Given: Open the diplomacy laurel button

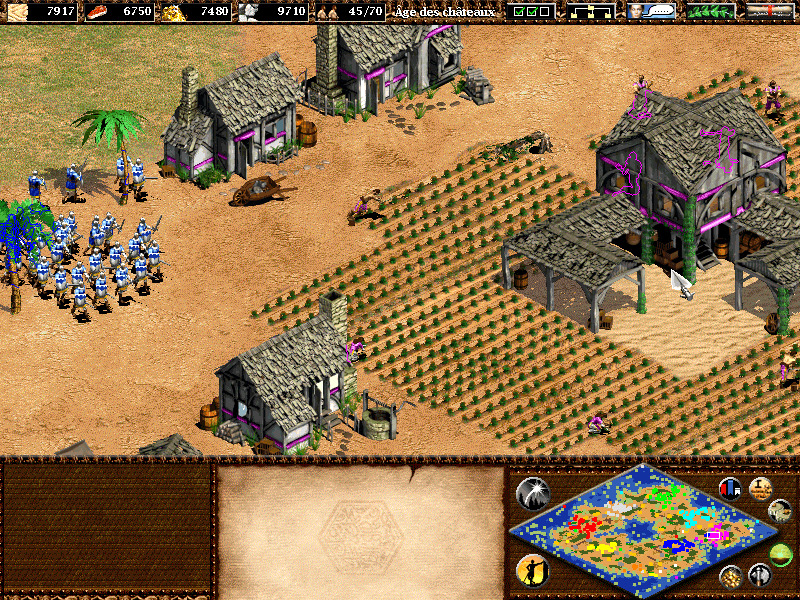Looking at the screenshot, I should point(710,11).
